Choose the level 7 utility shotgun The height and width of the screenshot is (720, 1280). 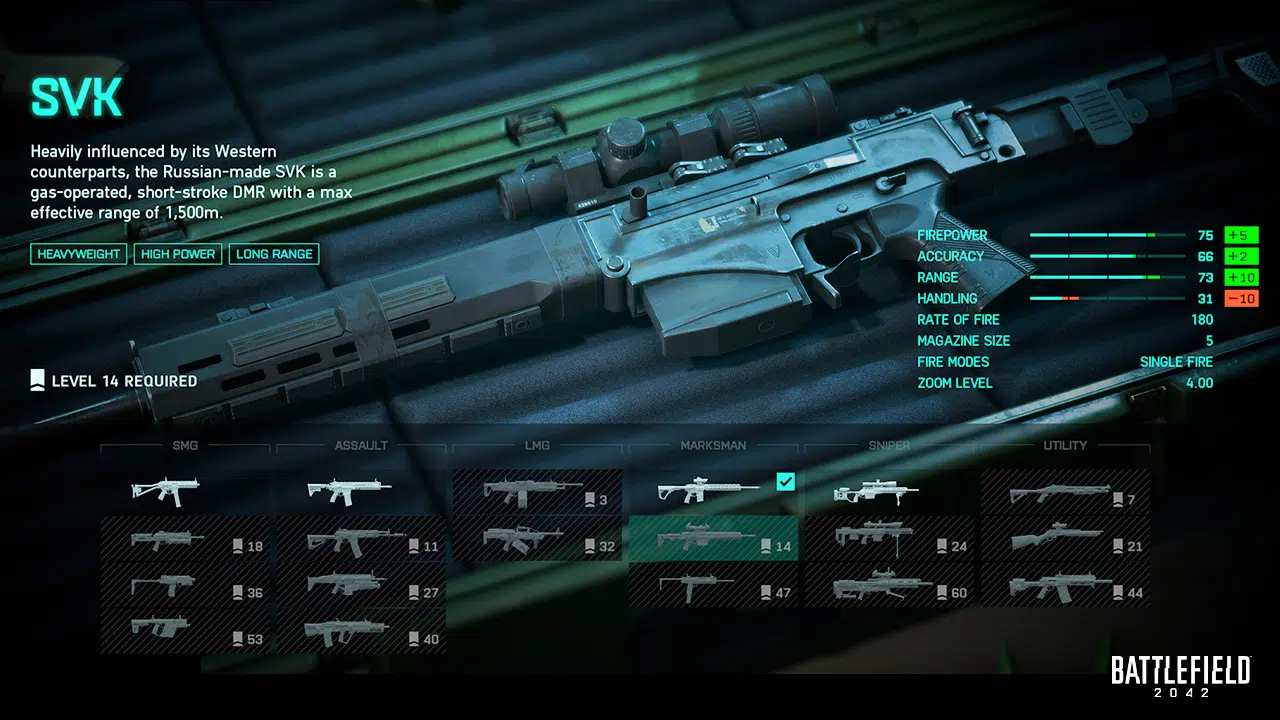(x=1066, y=492)
